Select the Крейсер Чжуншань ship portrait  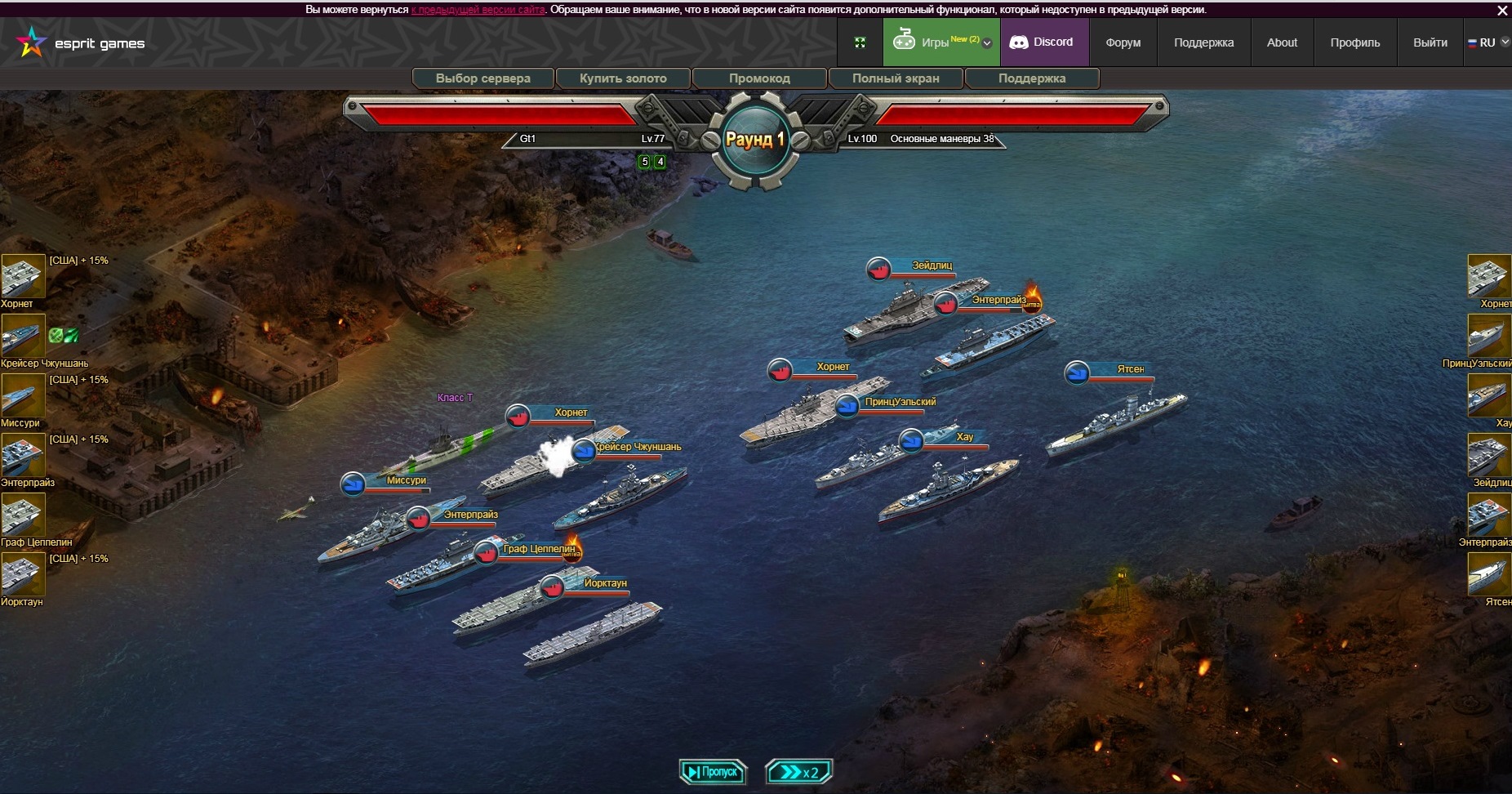pyautogui.click(x=22, y=337)
